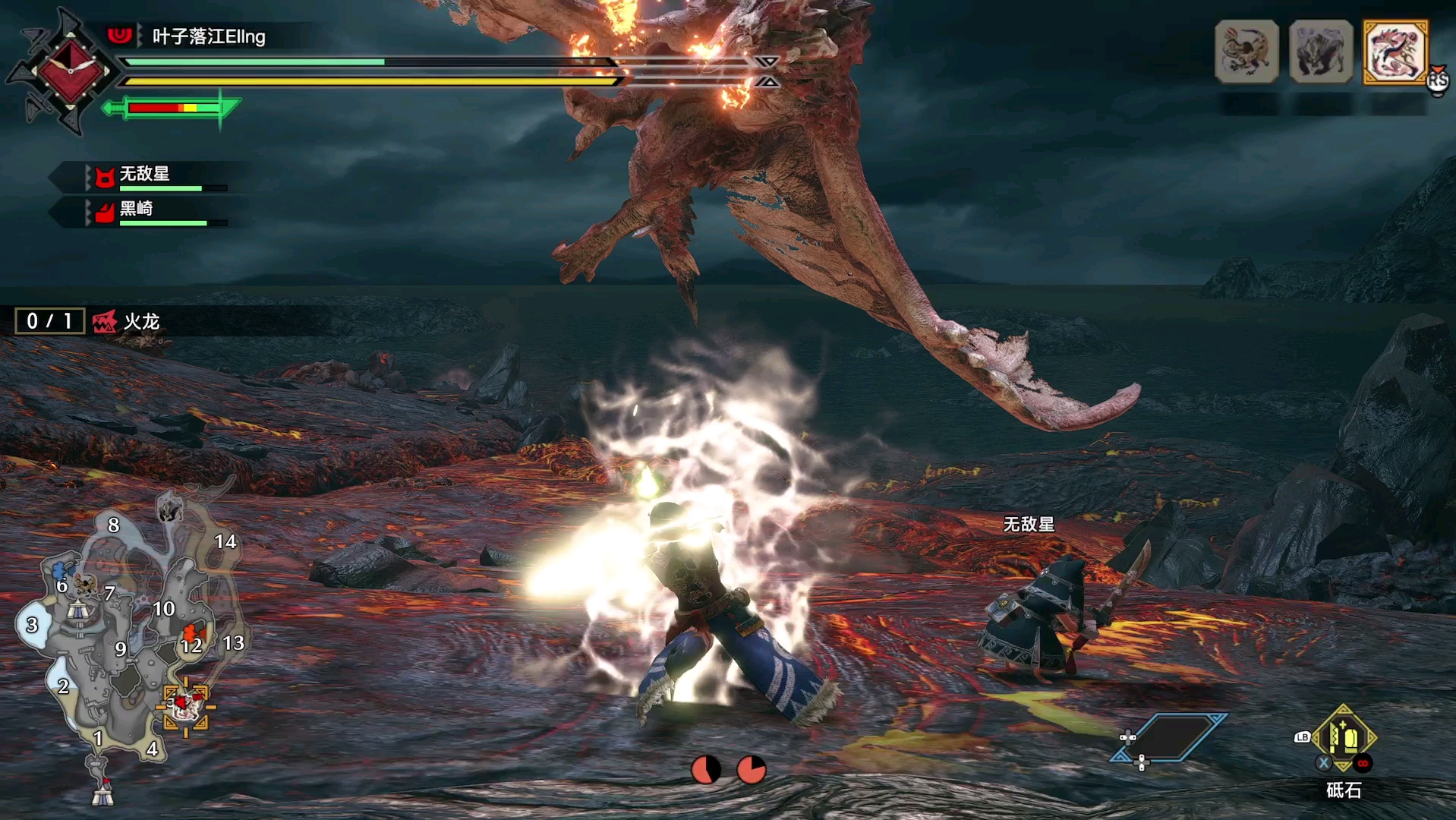Screen dimensions: 1456x820
Task: Click the red diamond weapon emblem
Action: pos(69,72)
